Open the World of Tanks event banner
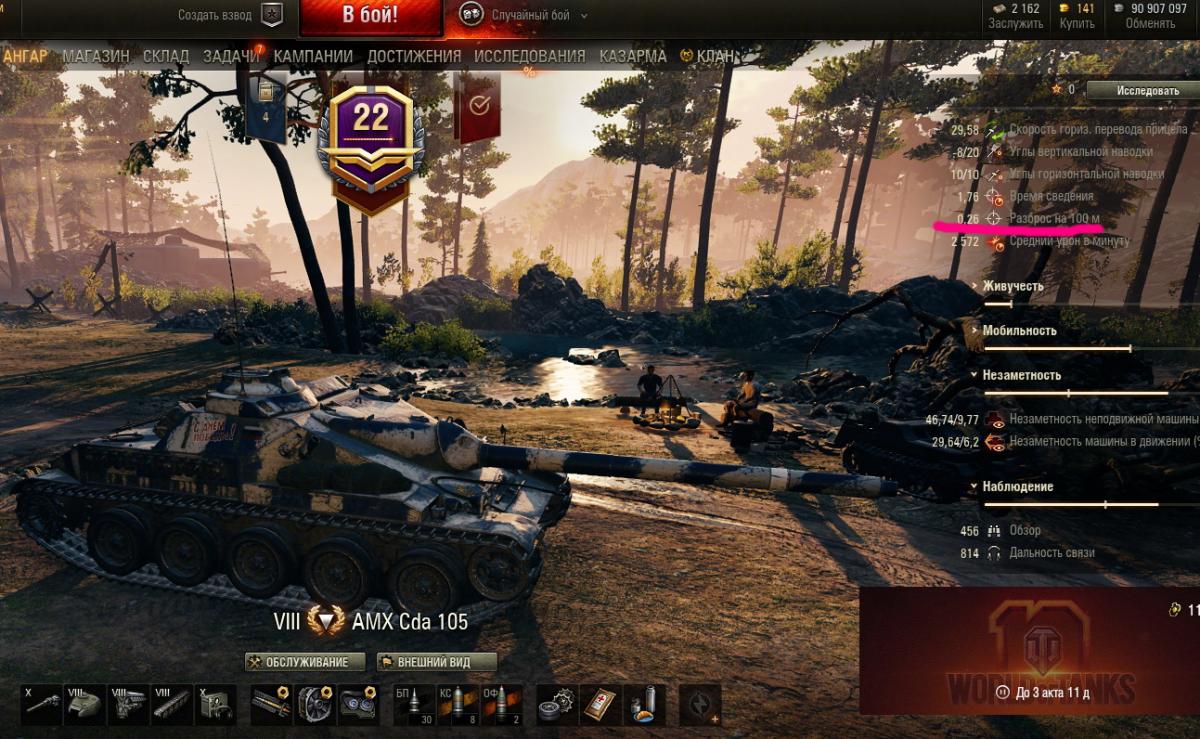This screenshot has height=739, width=1200. point(1030,650)
